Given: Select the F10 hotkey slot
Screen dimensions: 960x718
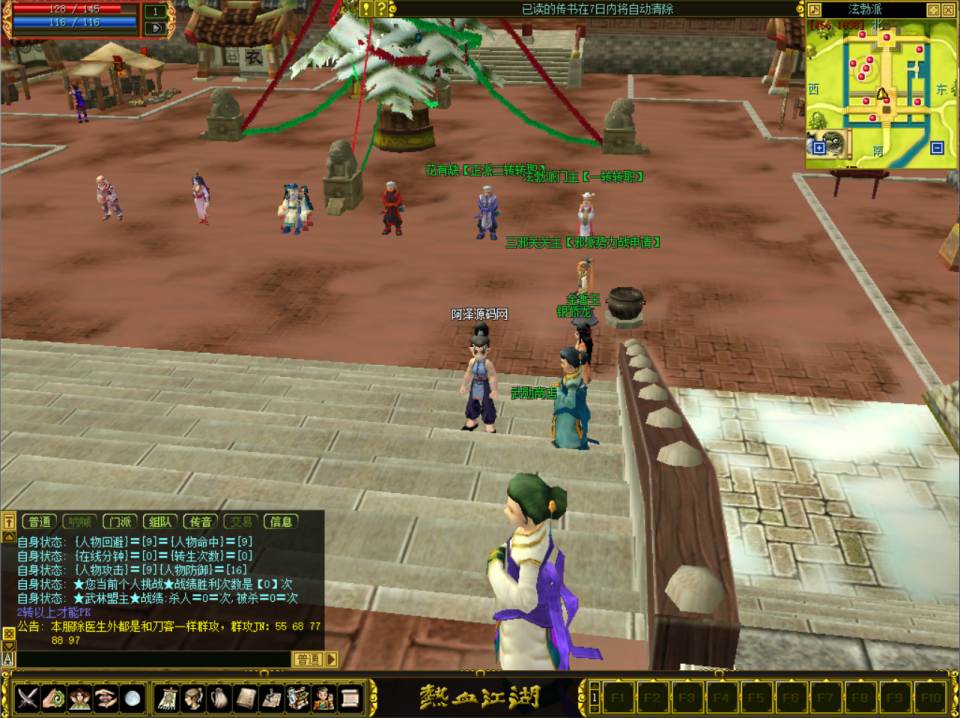Looking at the screenshot, I should tap(930, 696).
